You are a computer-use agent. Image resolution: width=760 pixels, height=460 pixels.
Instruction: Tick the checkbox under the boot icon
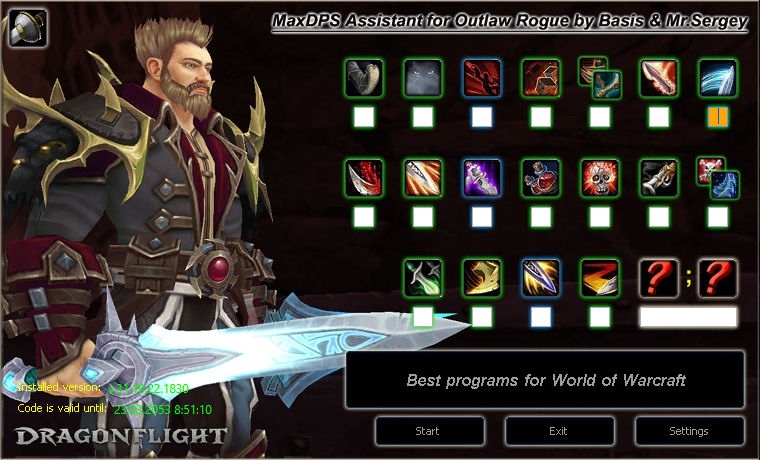coord(364,117)
